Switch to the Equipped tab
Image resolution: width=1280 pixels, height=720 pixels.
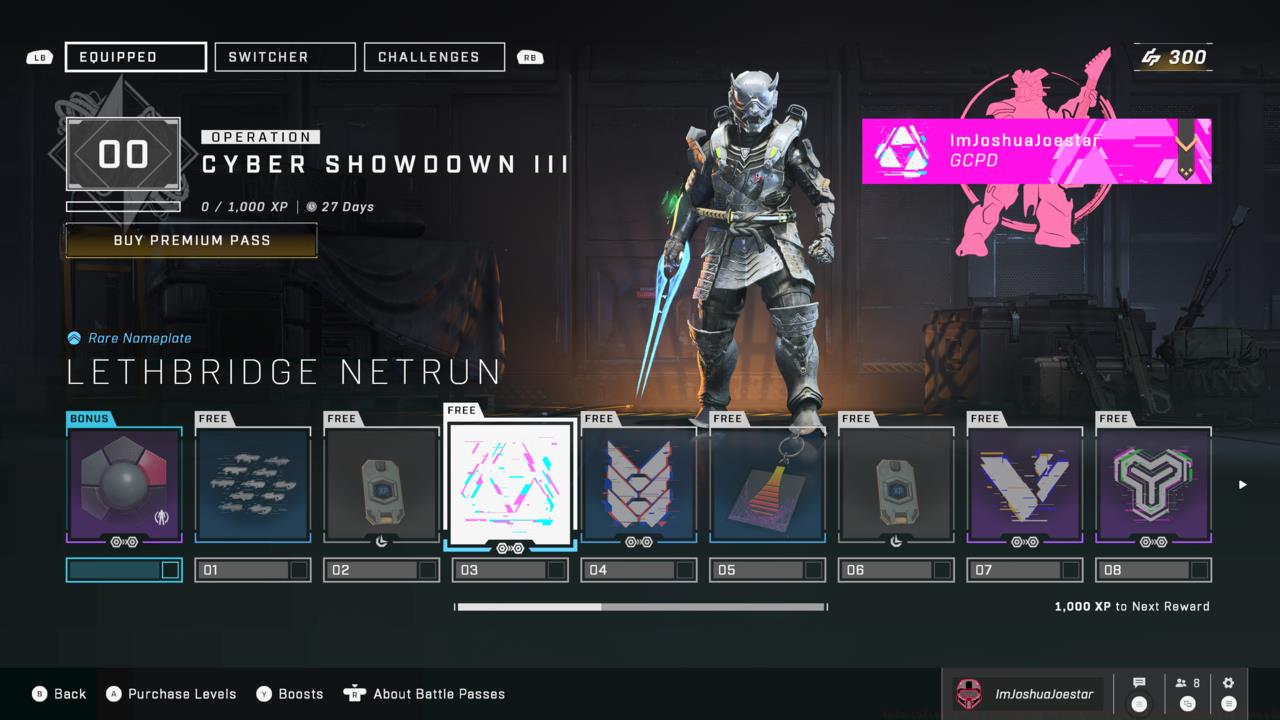136,57
